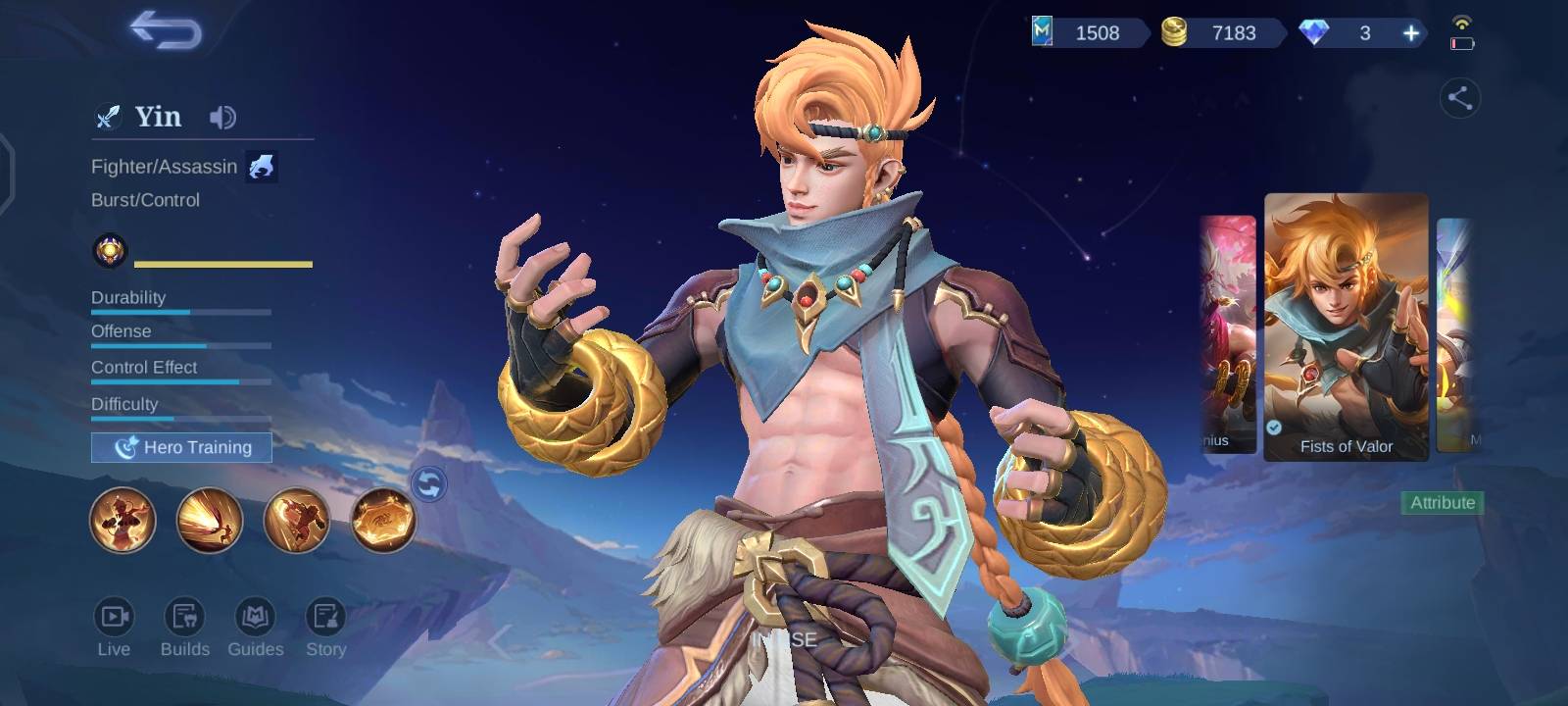Open the Live section
Viewport: 1568px width, 706px height.
(x=114, y=626)
